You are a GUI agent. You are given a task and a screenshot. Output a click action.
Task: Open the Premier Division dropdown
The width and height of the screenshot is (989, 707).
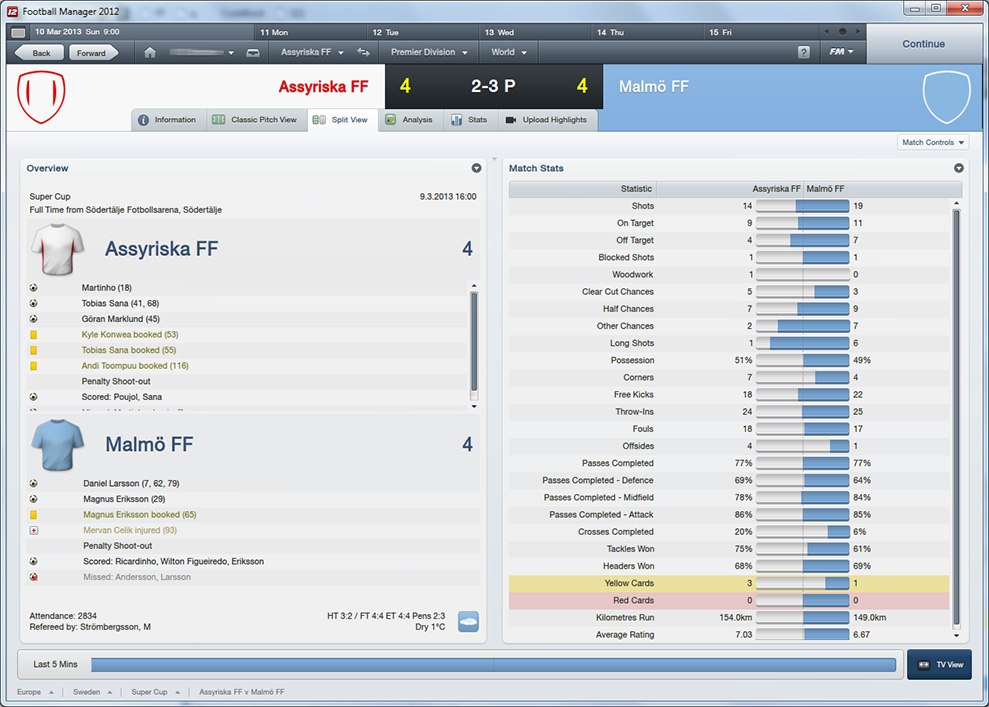click(x=429, y=52)
